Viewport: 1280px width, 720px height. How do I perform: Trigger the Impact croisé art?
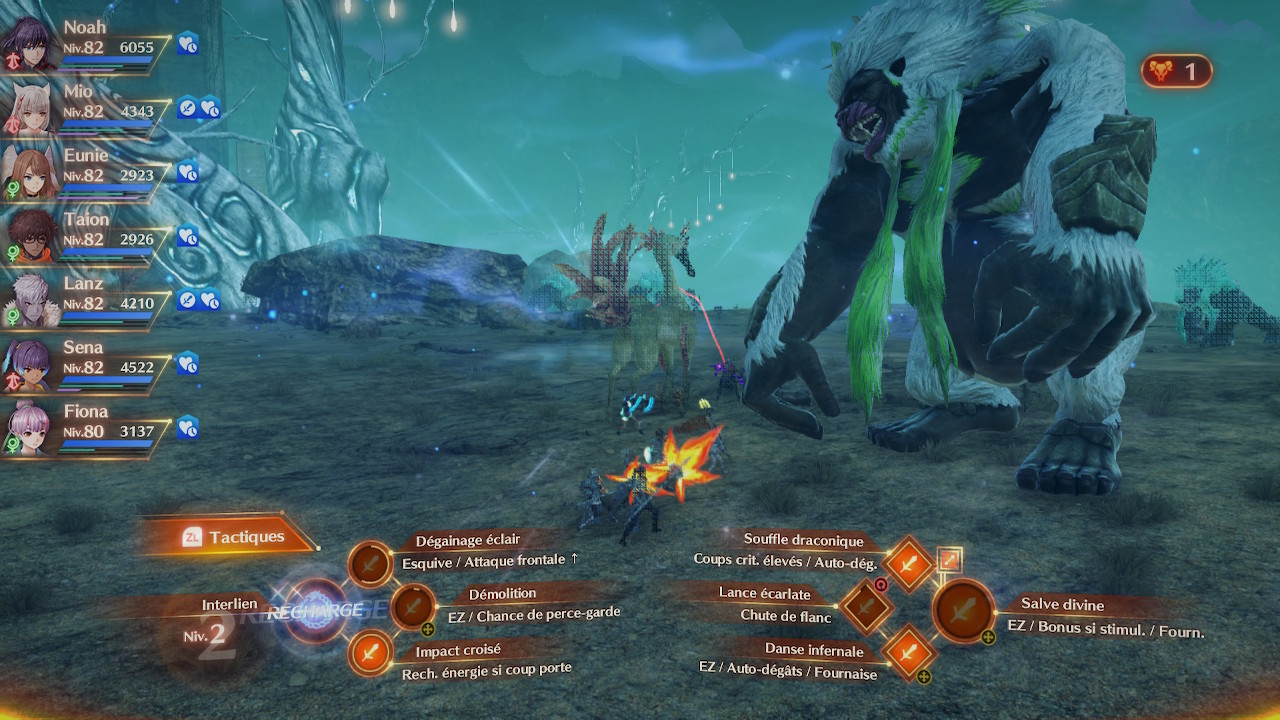click(371, 655)
